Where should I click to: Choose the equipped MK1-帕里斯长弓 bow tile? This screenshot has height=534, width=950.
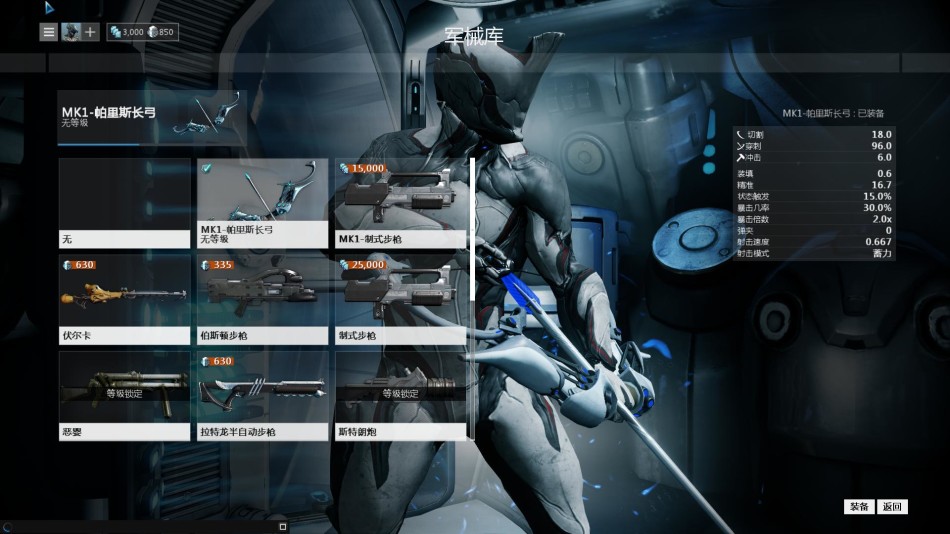[x=263, y=203]
